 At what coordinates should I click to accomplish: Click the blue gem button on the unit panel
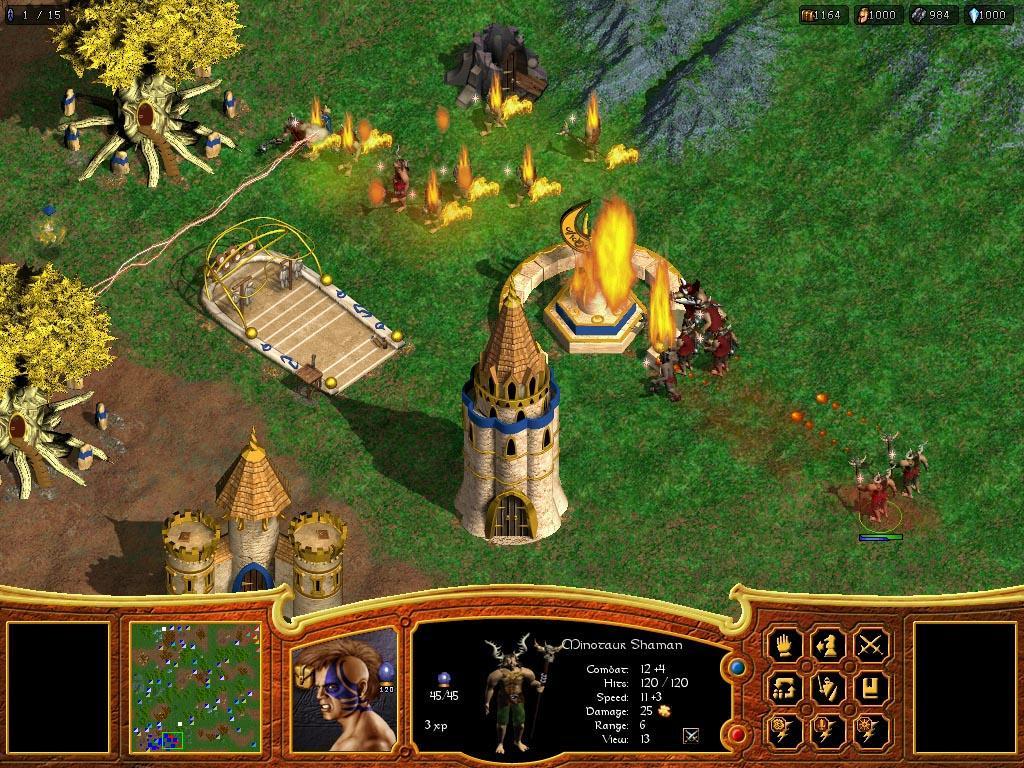click(738, 666)
